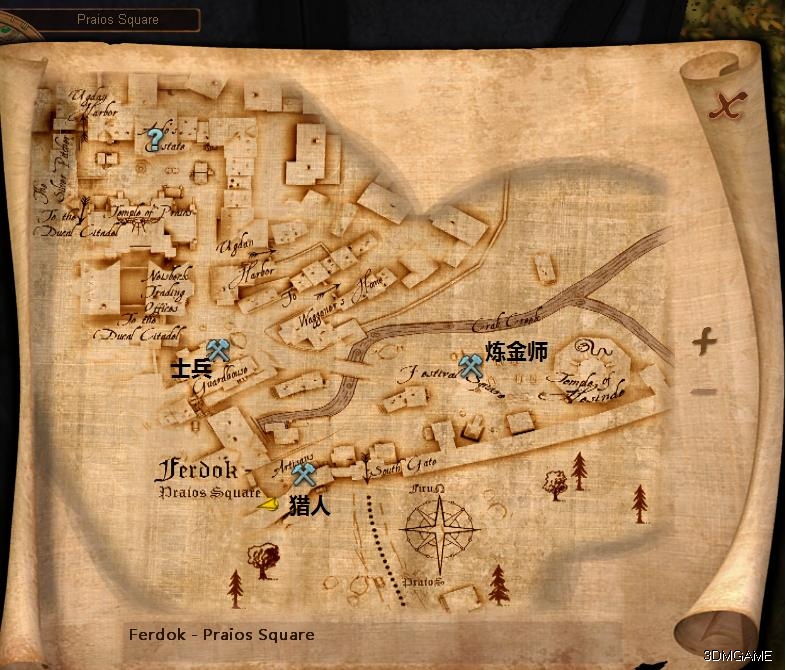This screenshot has height=670, width=786.
Task: Choose the Artisans hammers marker by South Gate
Action: point(304,475)
